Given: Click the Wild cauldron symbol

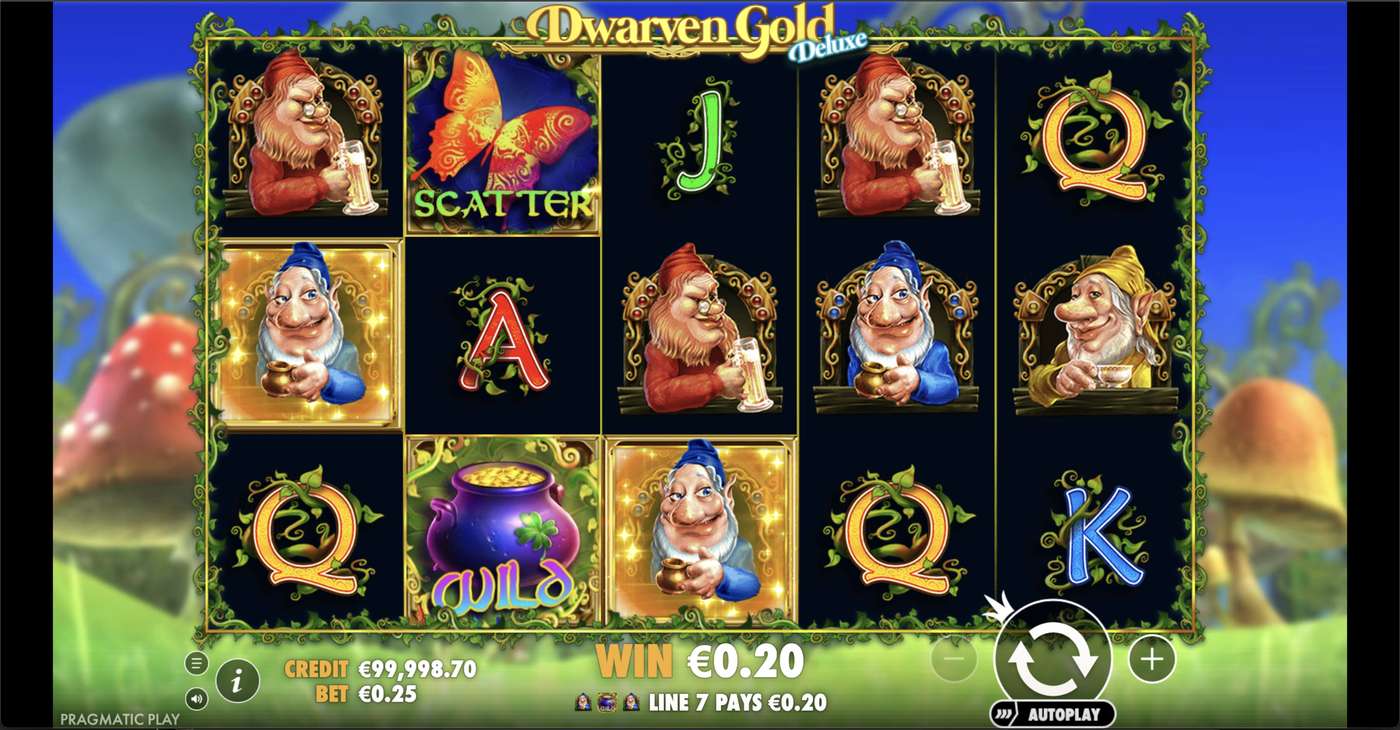Looking at the screenshot, I should (500, 530).
